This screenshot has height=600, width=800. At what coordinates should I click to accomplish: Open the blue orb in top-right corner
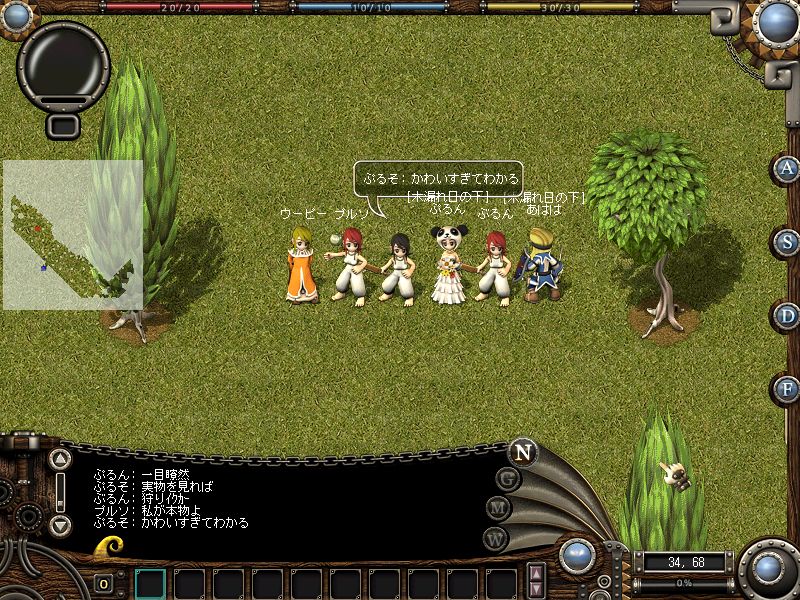777,20
